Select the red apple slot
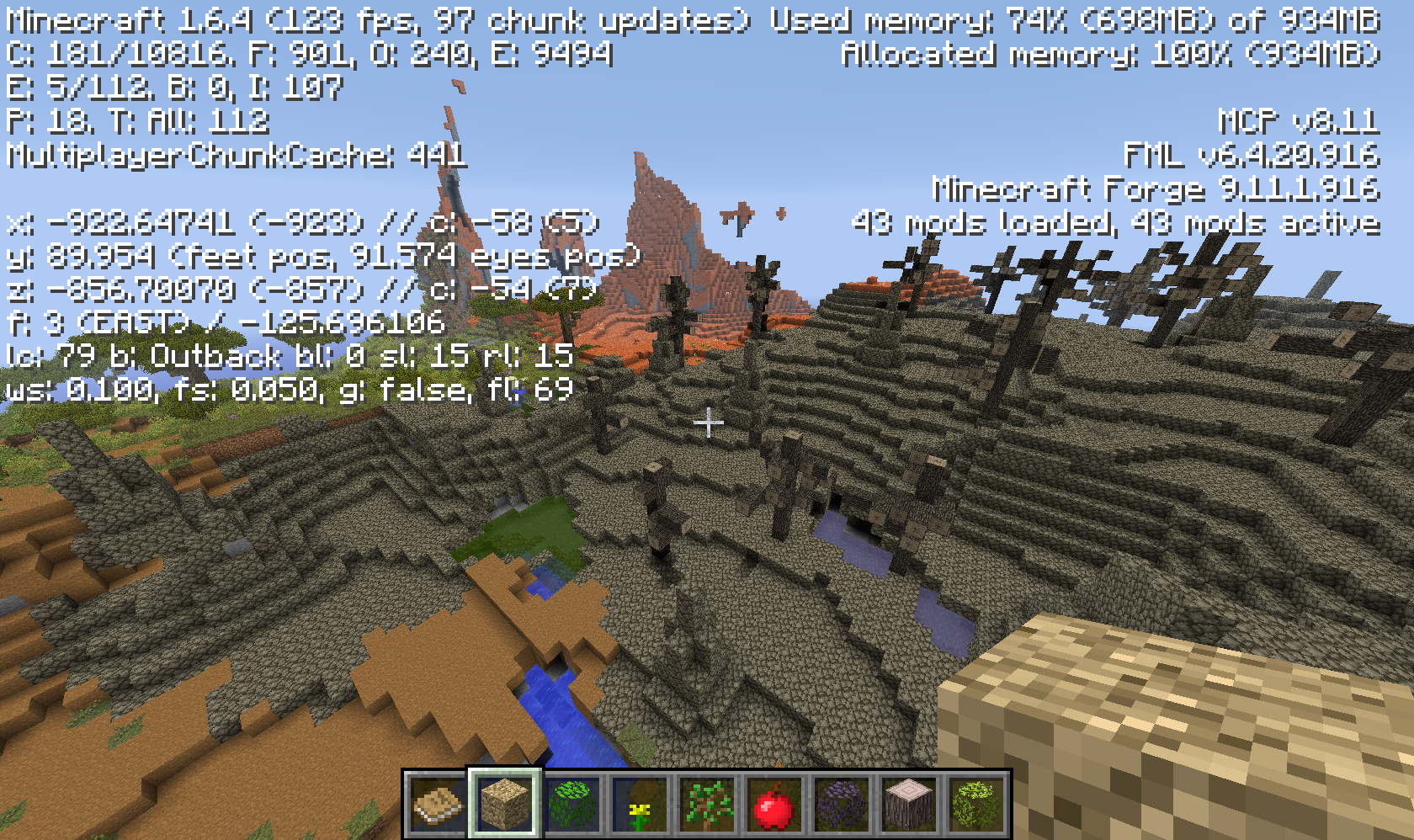This screenshot has width=1414, height=840. 773,805
